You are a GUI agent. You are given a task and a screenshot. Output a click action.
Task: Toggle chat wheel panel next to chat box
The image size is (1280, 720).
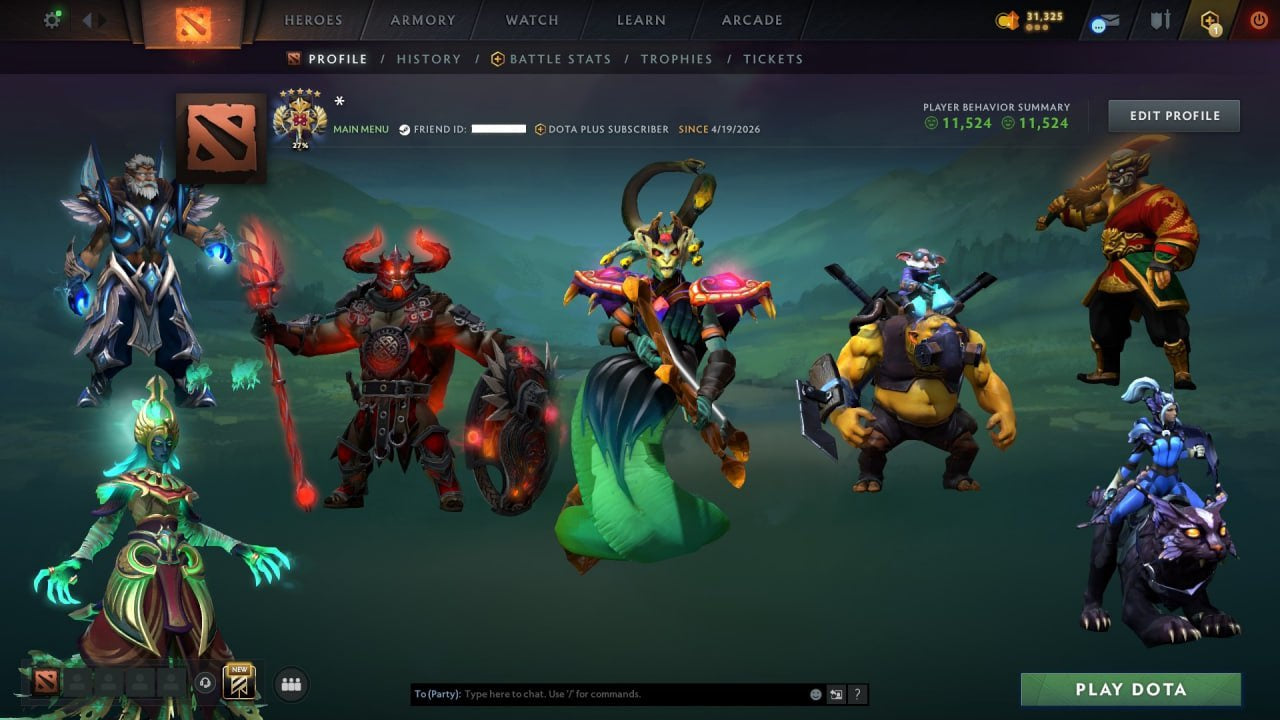coord(836,693)
